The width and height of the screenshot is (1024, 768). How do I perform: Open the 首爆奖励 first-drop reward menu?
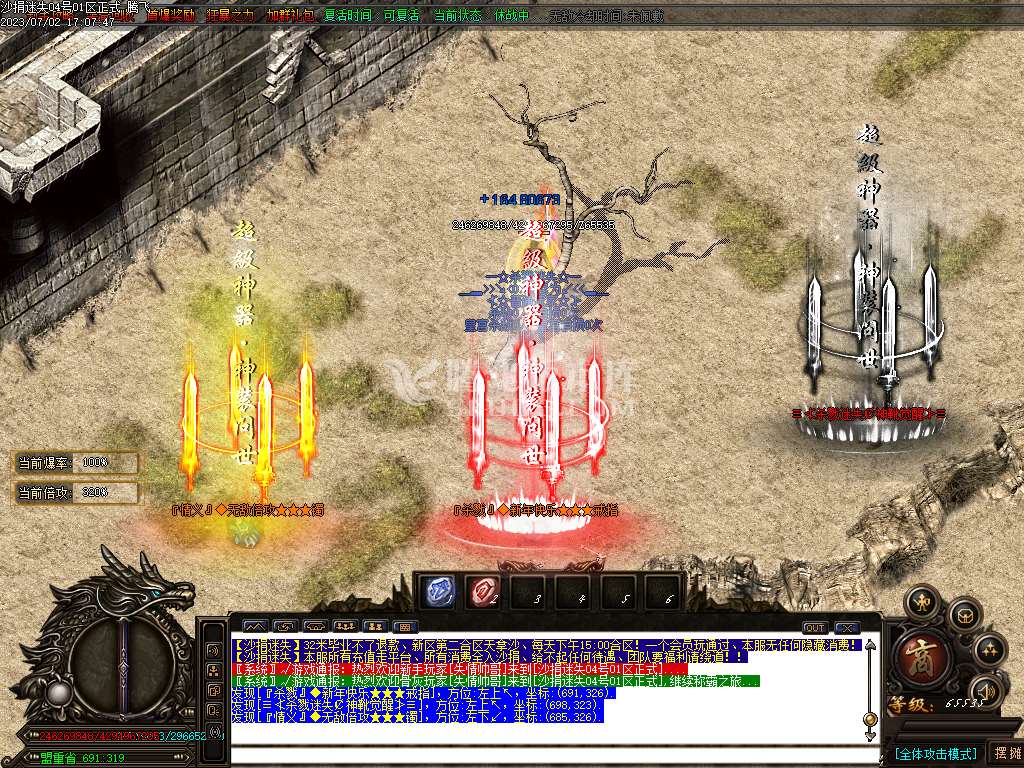pyautogui.click(x=171, y=16)
